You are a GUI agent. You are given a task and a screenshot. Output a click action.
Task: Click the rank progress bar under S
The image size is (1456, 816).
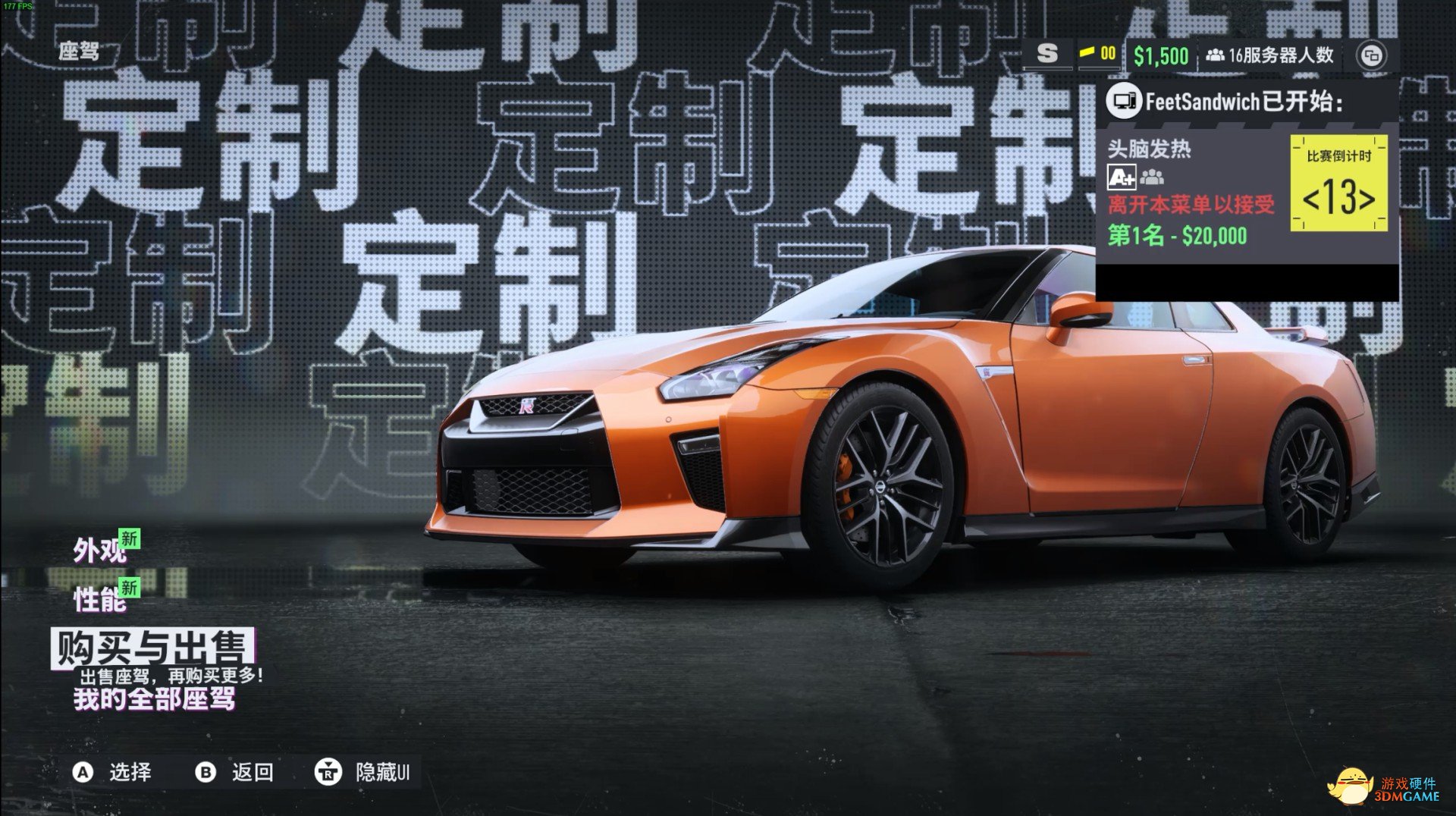(1049, 67)
